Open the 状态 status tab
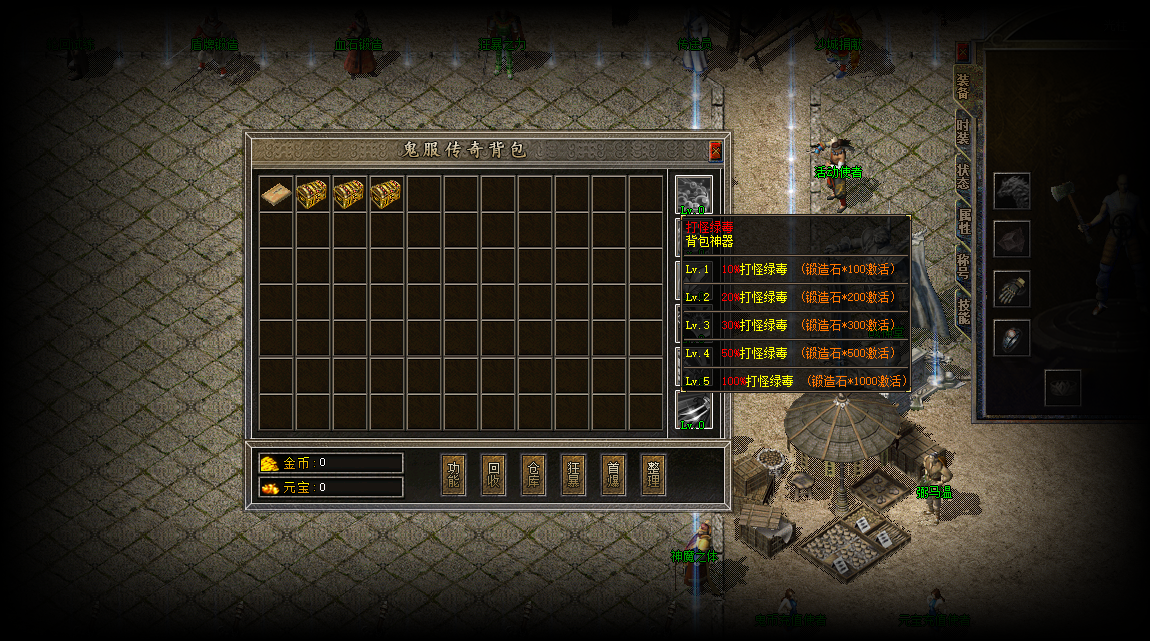 (963, 176)
